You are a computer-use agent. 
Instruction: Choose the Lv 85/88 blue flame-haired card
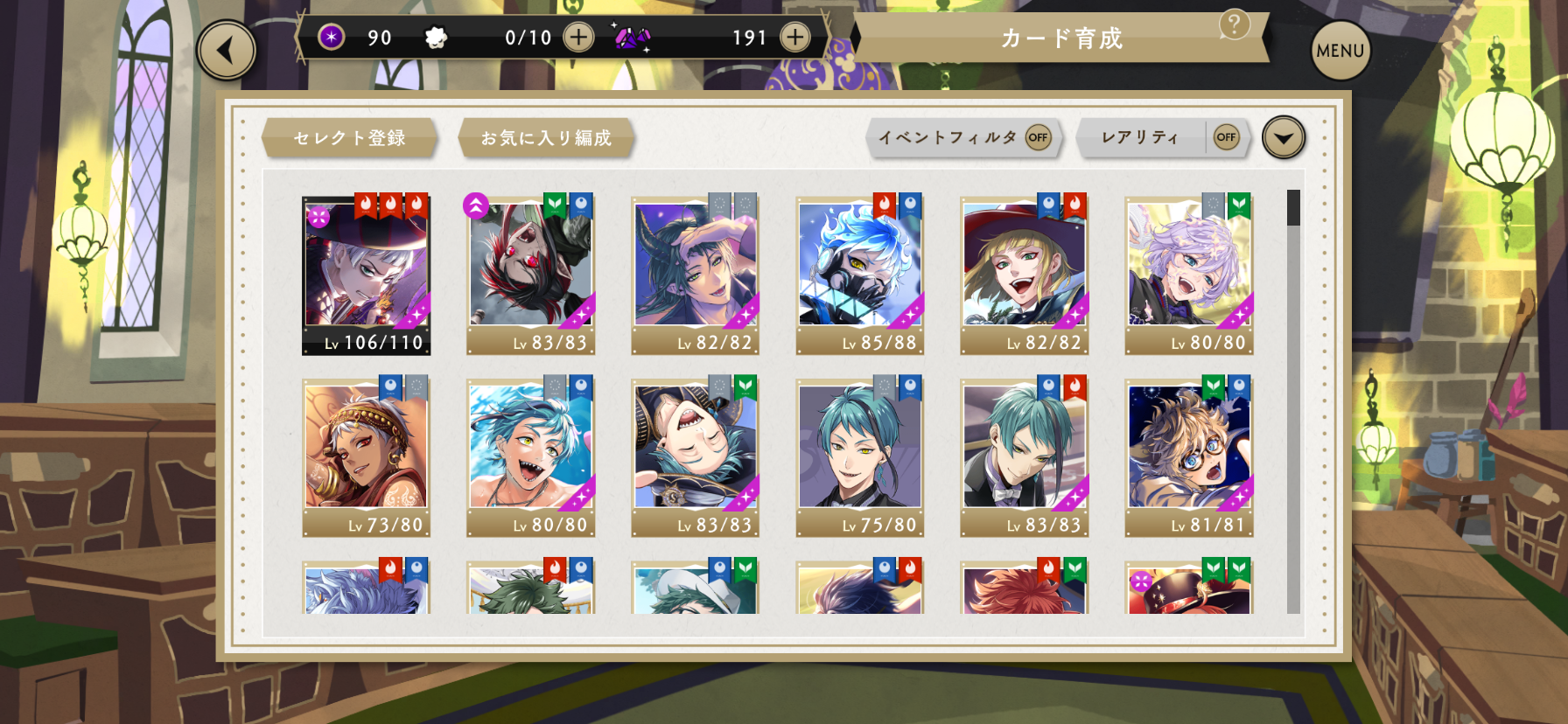coord(860,275)
